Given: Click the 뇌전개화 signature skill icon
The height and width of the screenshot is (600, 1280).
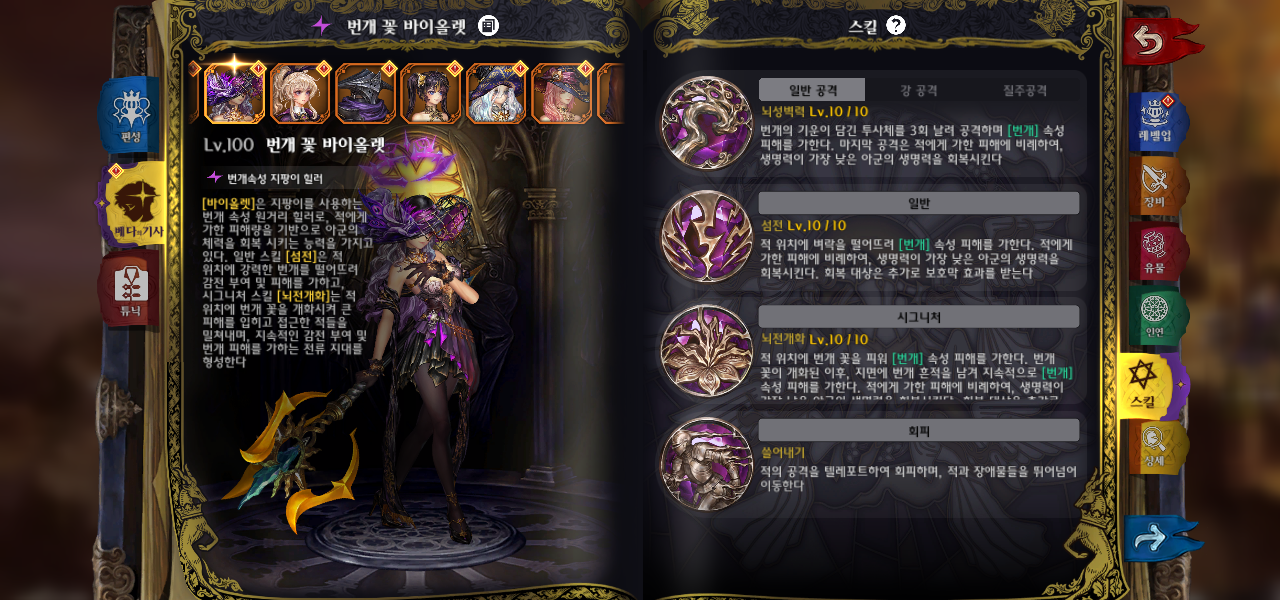Looking at the screenshot, I should [707, 350].
